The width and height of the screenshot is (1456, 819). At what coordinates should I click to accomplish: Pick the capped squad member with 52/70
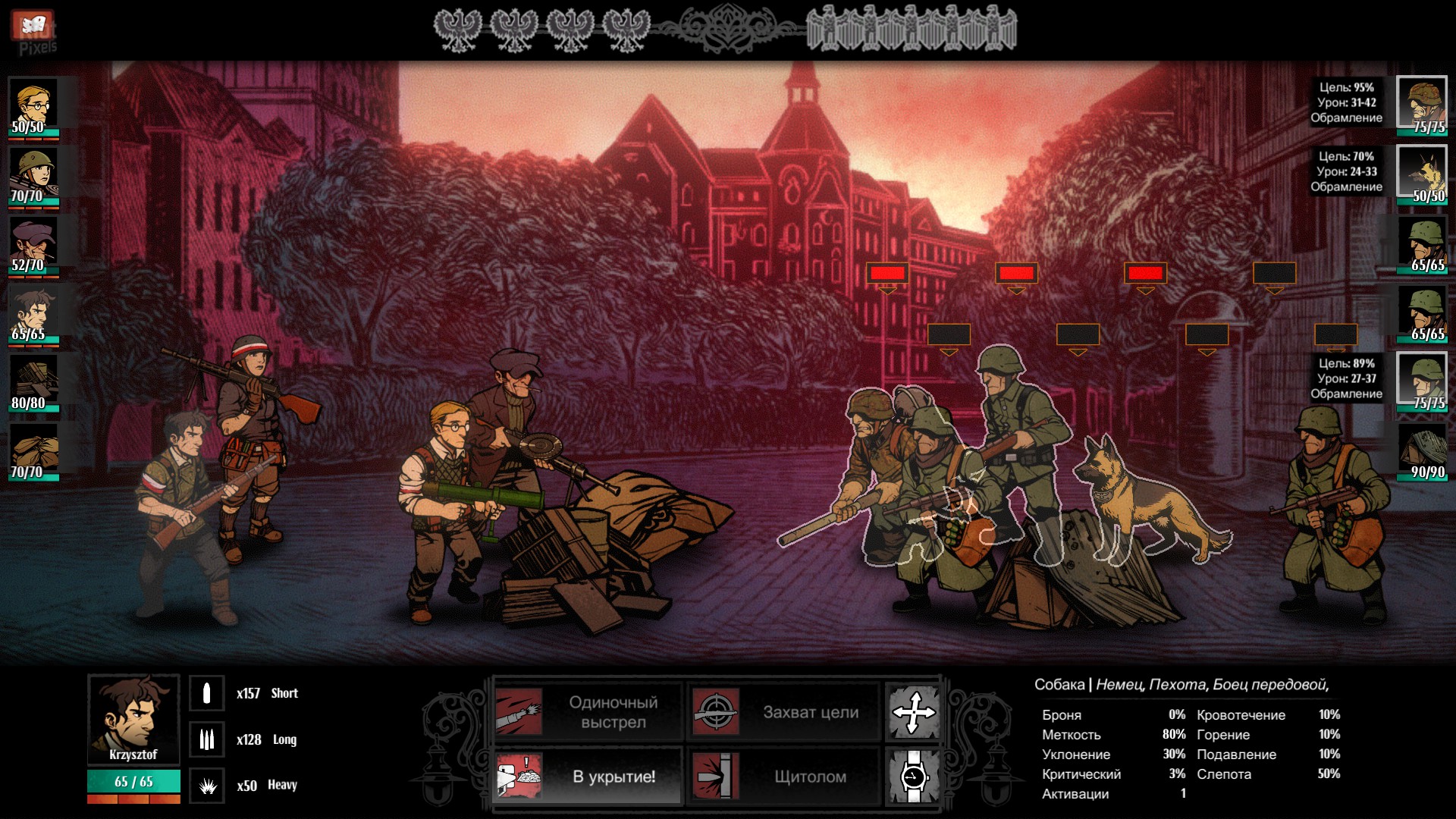[x=33, y=243]
